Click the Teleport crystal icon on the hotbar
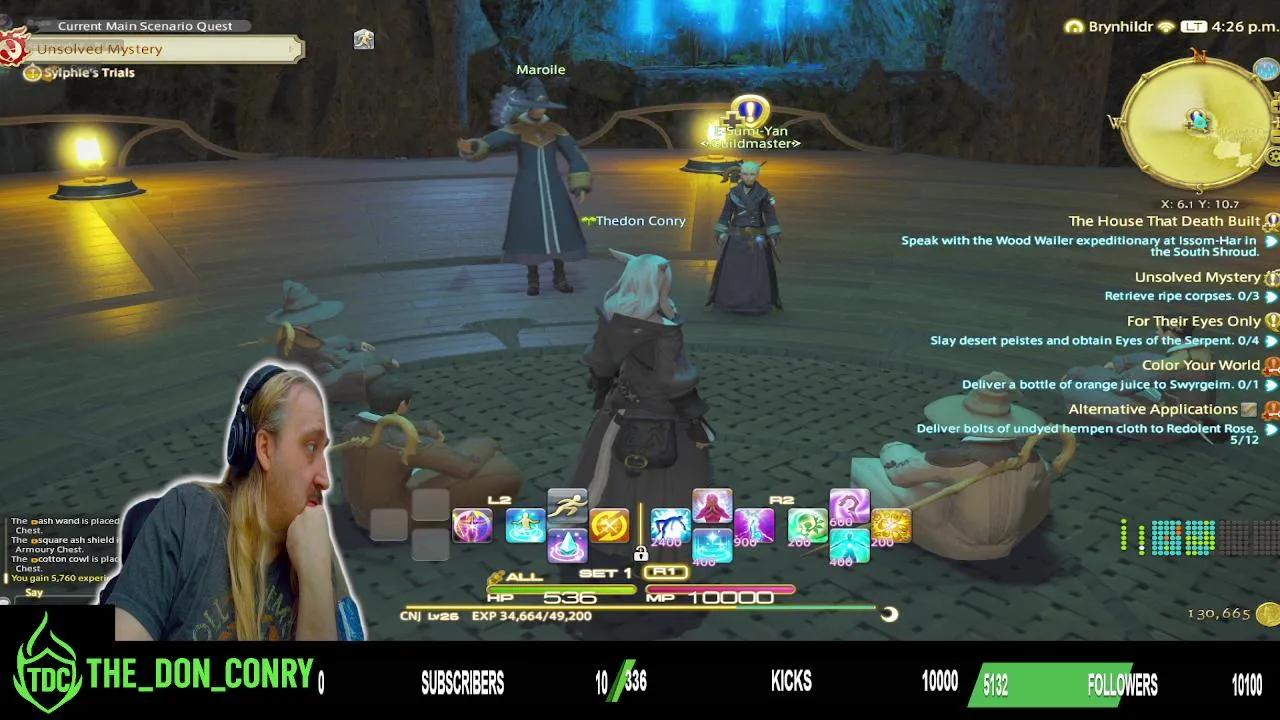The image size is (1280, 720). coord(569,543)
